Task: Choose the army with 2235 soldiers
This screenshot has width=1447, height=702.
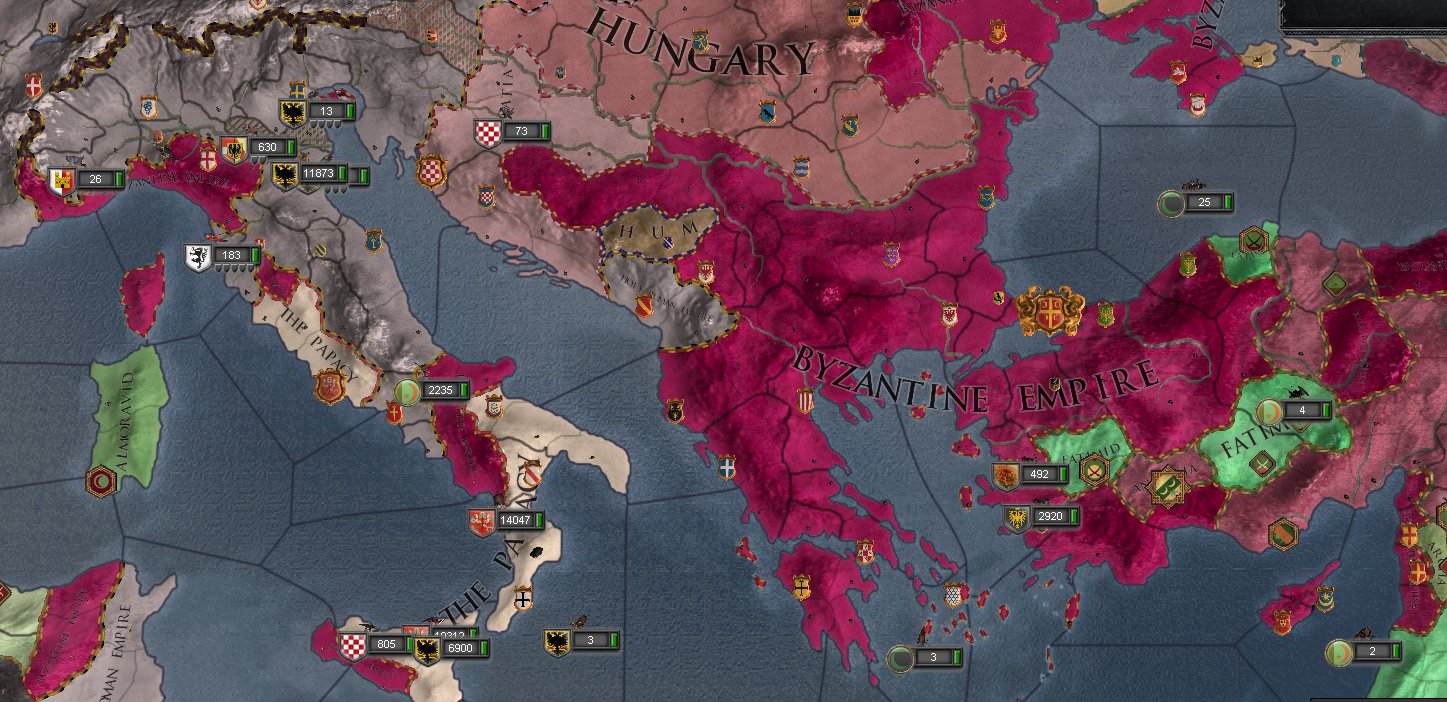Action: [x=439, y=391]
